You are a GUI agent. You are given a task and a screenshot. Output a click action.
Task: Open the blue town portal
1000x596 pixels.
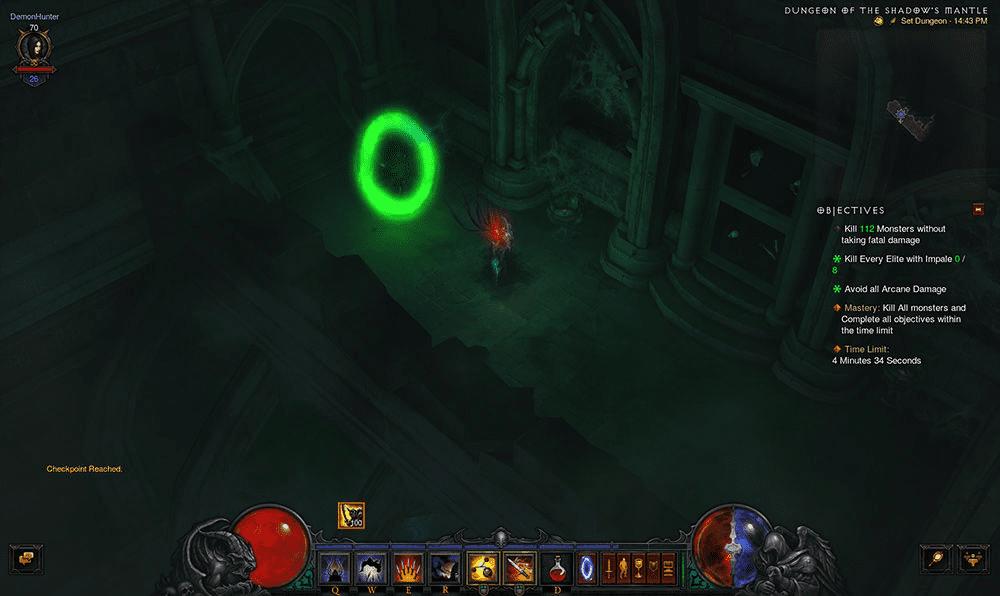click(x=588, y=567)
